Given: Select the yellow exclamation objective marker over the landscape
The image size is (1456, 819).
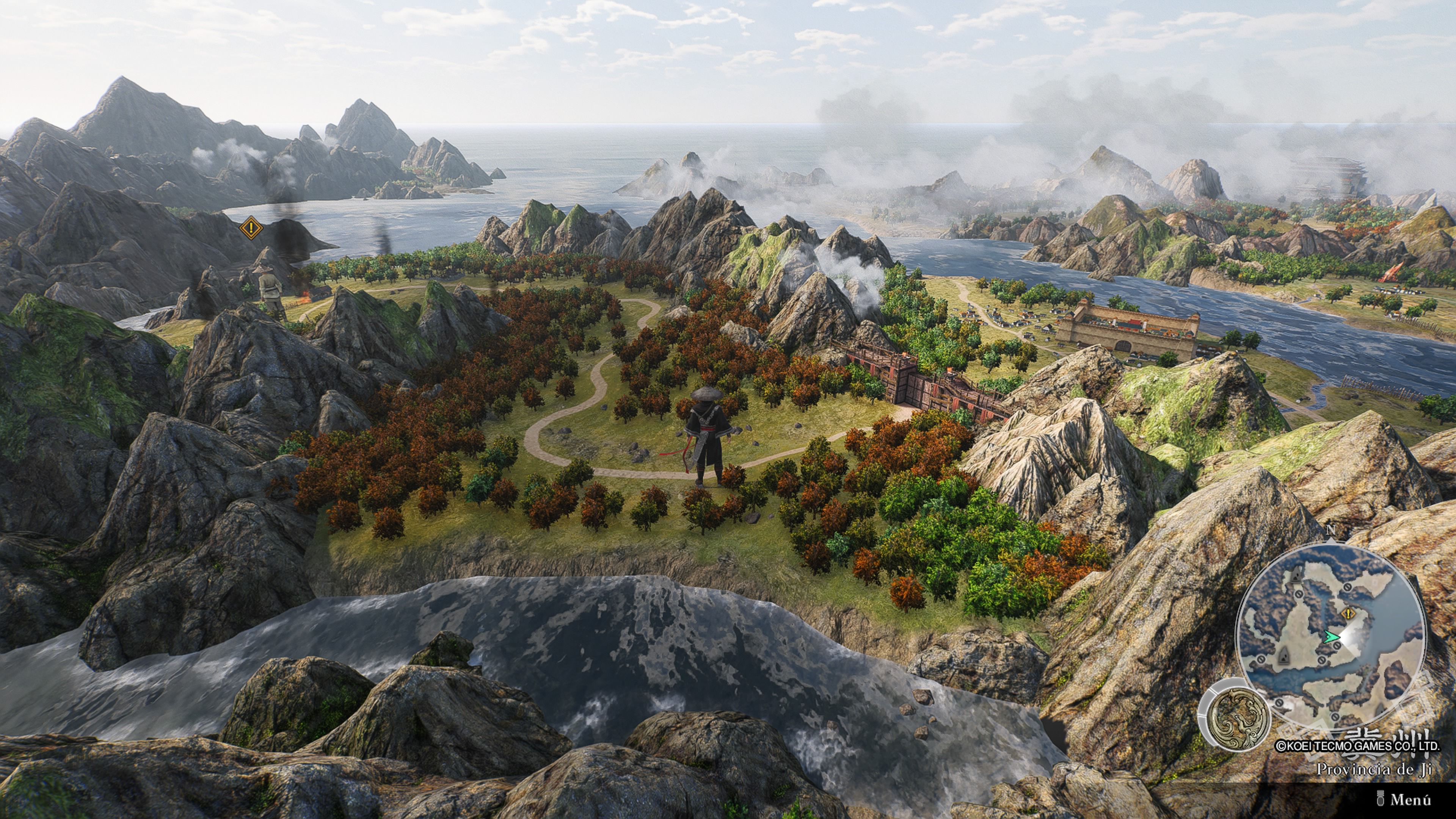Looking at the screenshot, I should [x=250, y=229].
